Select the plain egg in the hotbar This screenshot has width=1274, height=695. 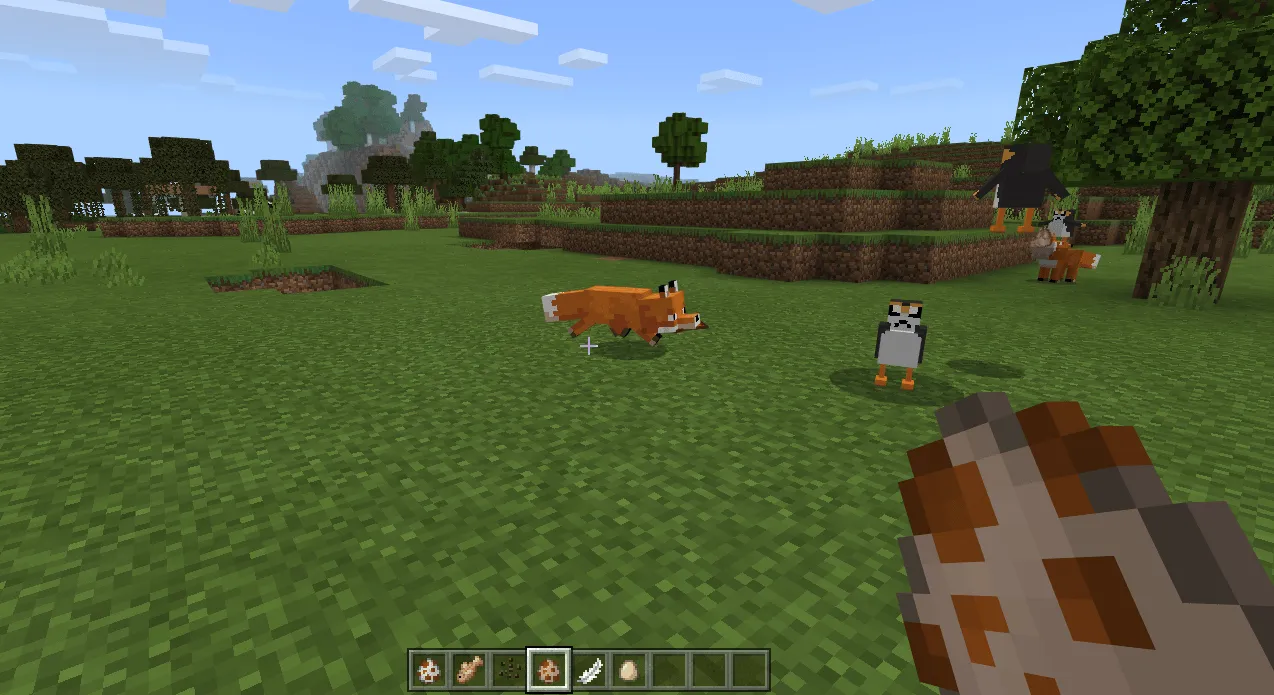coord(628,669)
